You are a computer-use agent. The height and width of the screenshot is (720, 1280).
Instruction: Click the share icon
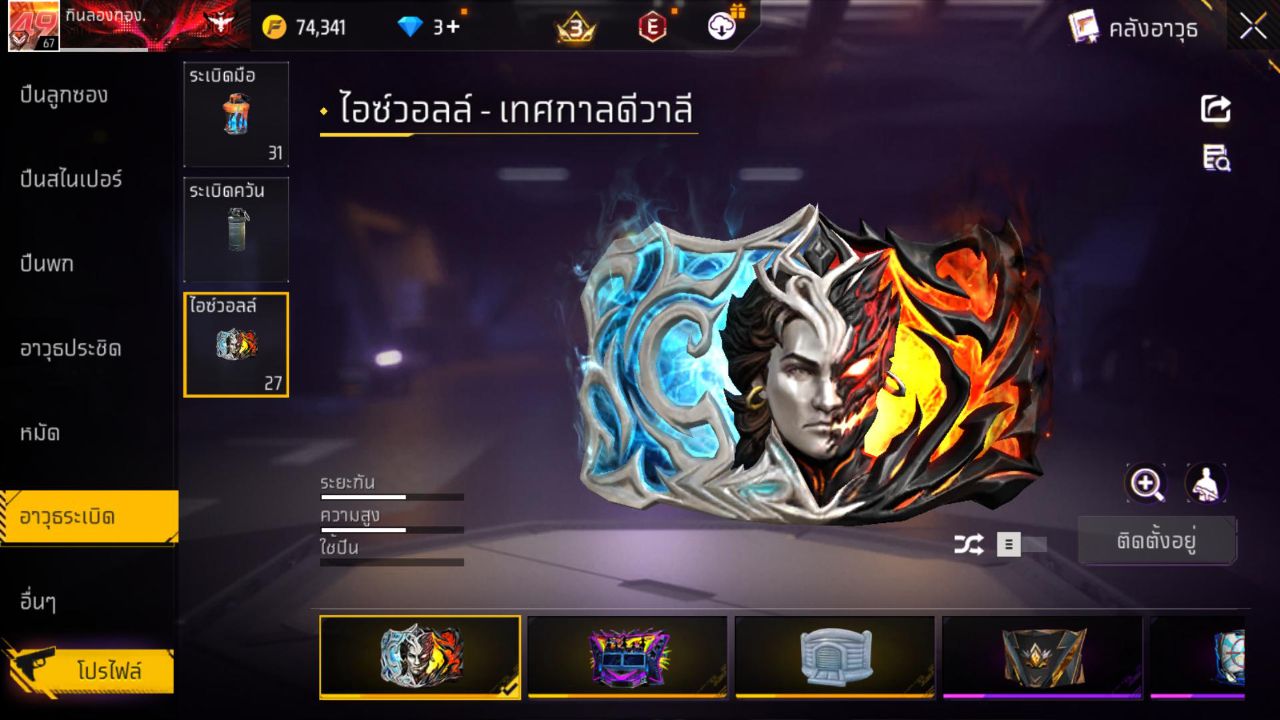[x=1216, y=108]
